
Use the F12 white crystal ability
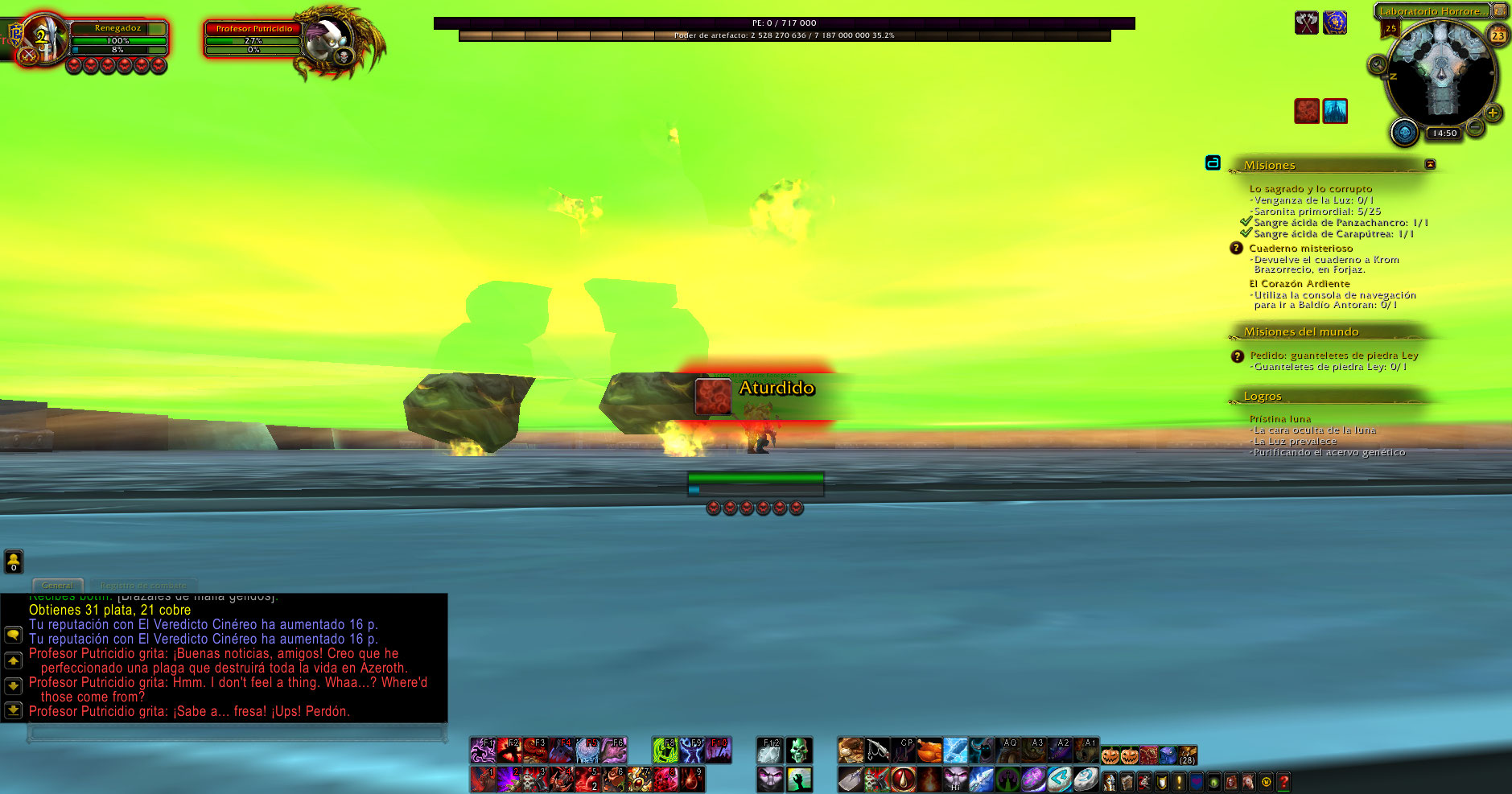(x=770, y=751)
